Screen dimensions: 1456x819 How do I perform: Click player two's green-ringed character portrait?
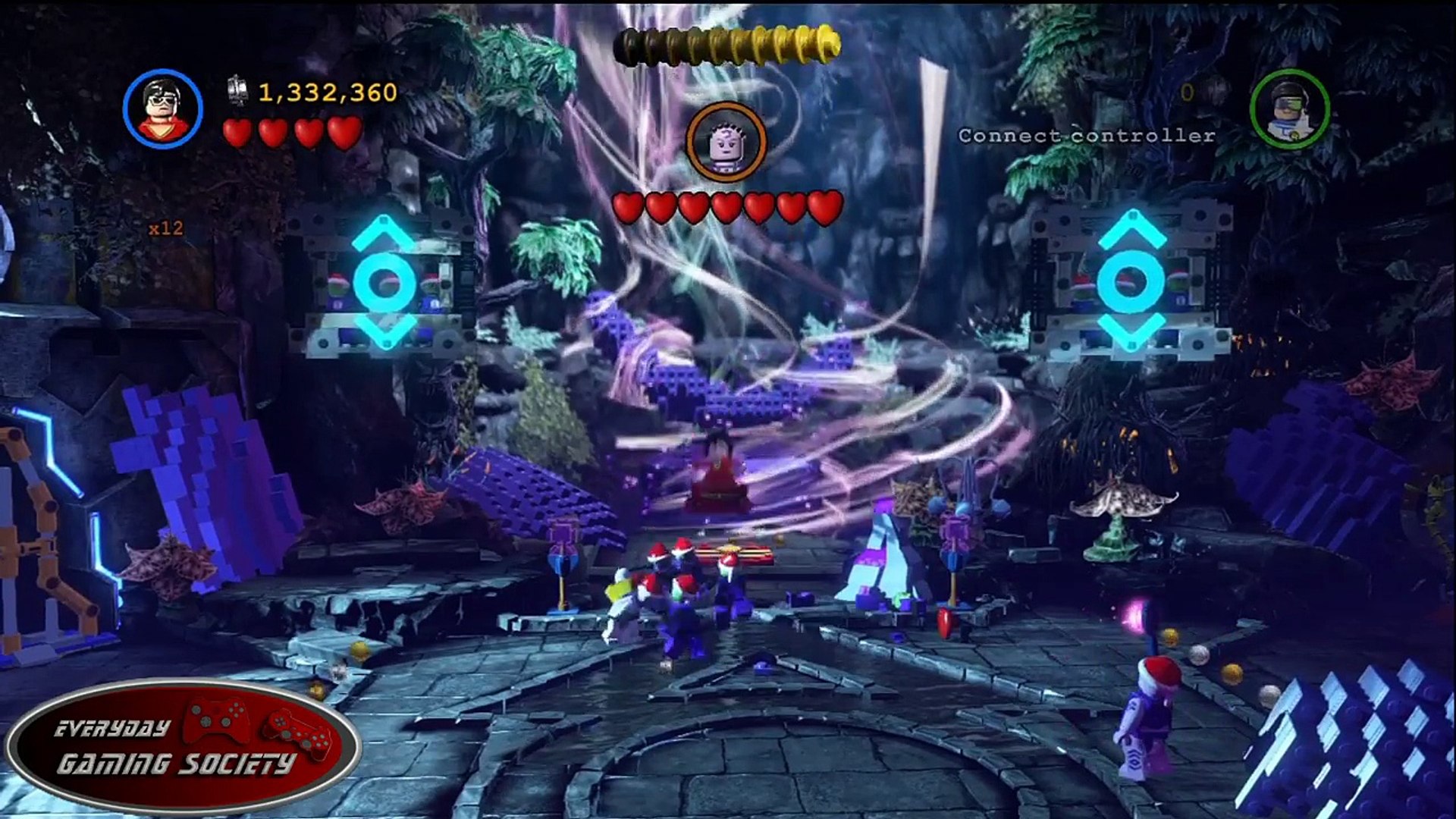tap(1289, 108)
